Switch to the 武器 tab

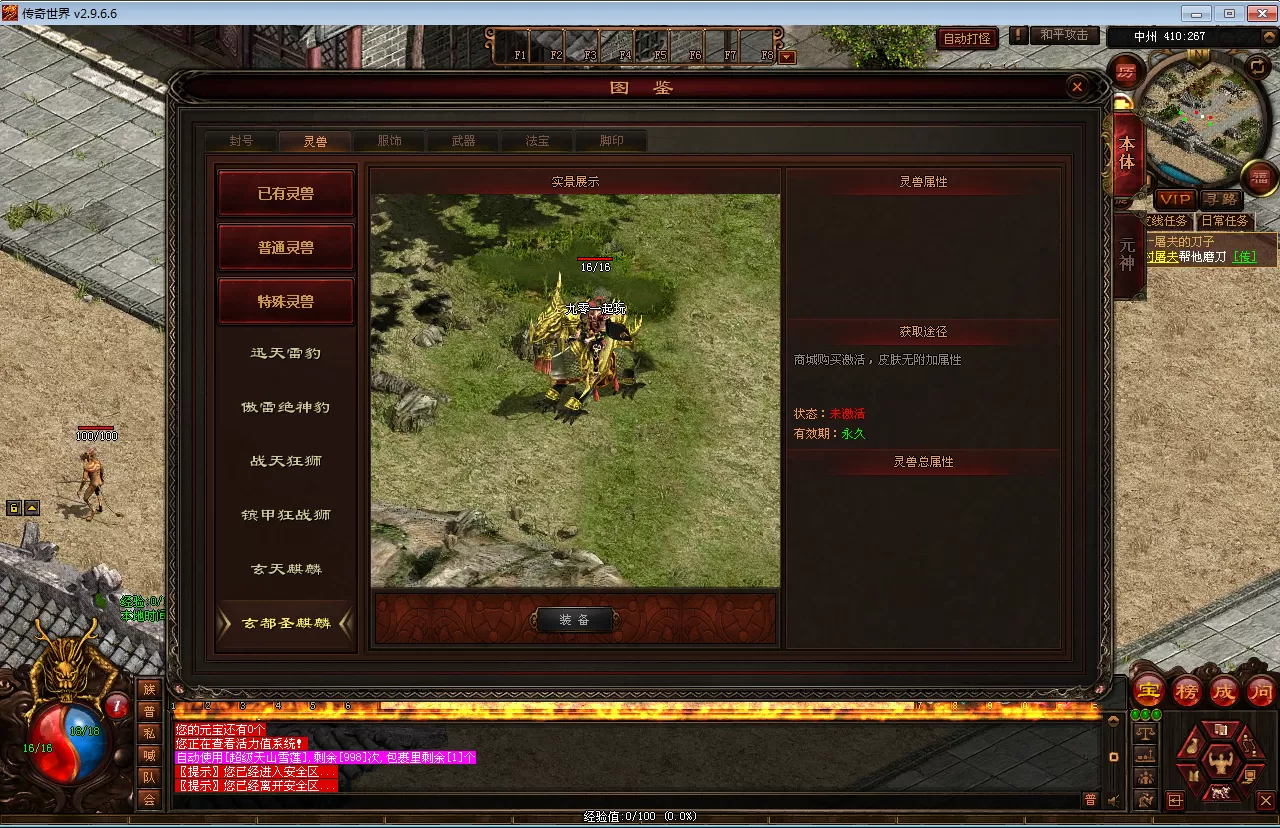point(463,141)
